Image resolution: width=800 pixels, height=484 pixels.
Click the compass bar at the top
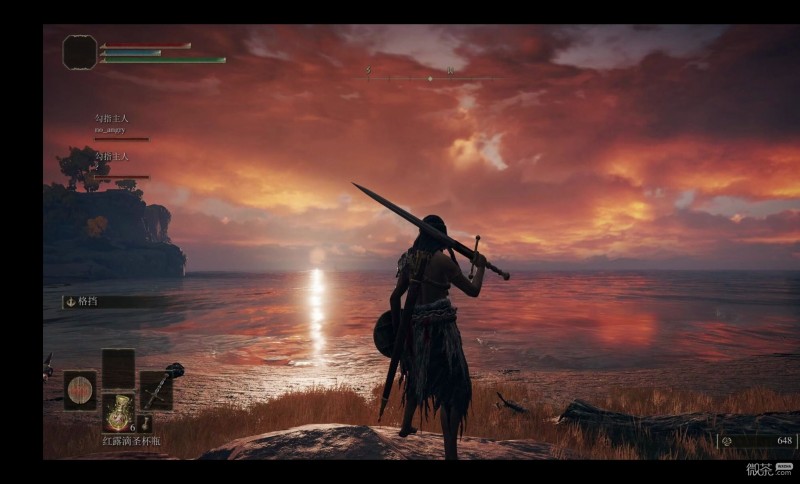coord(430,77)
